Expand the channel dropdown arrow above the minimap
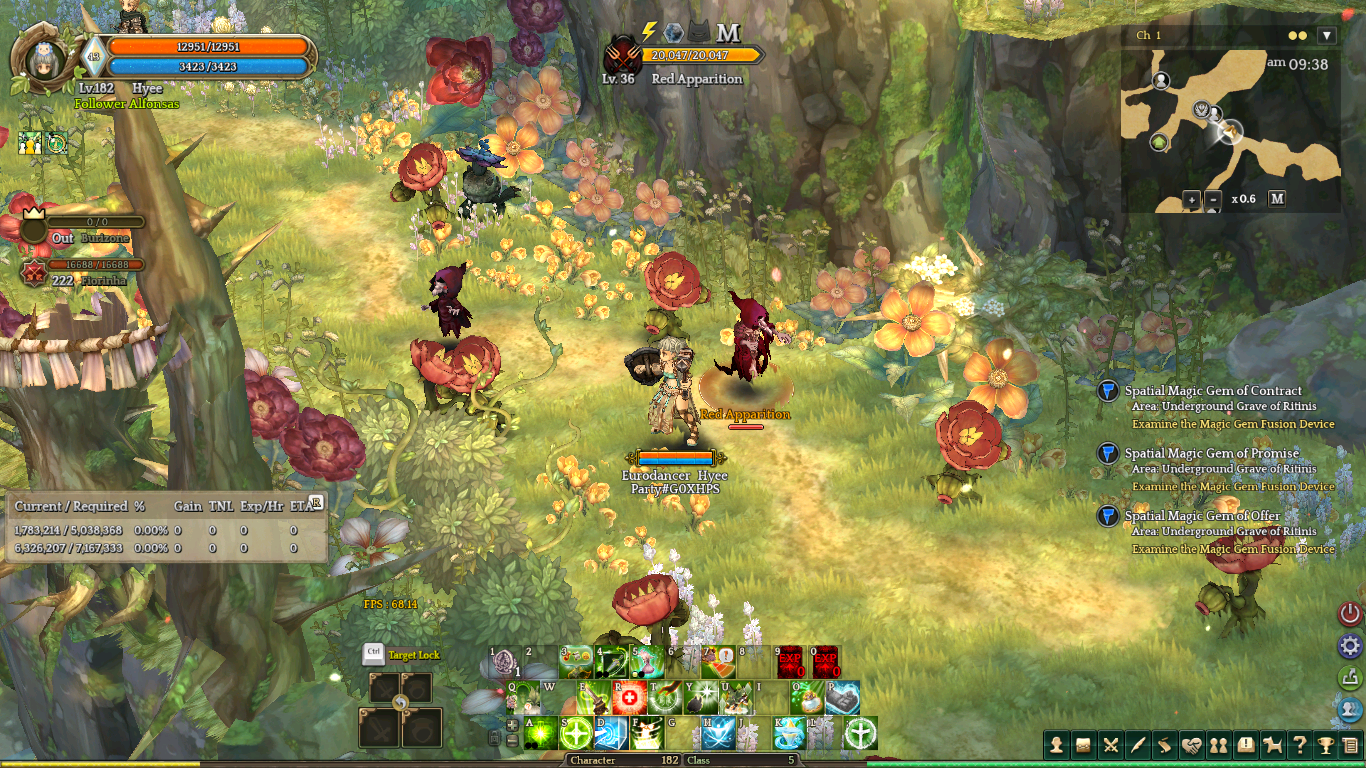 click(x=1327, y=35)
